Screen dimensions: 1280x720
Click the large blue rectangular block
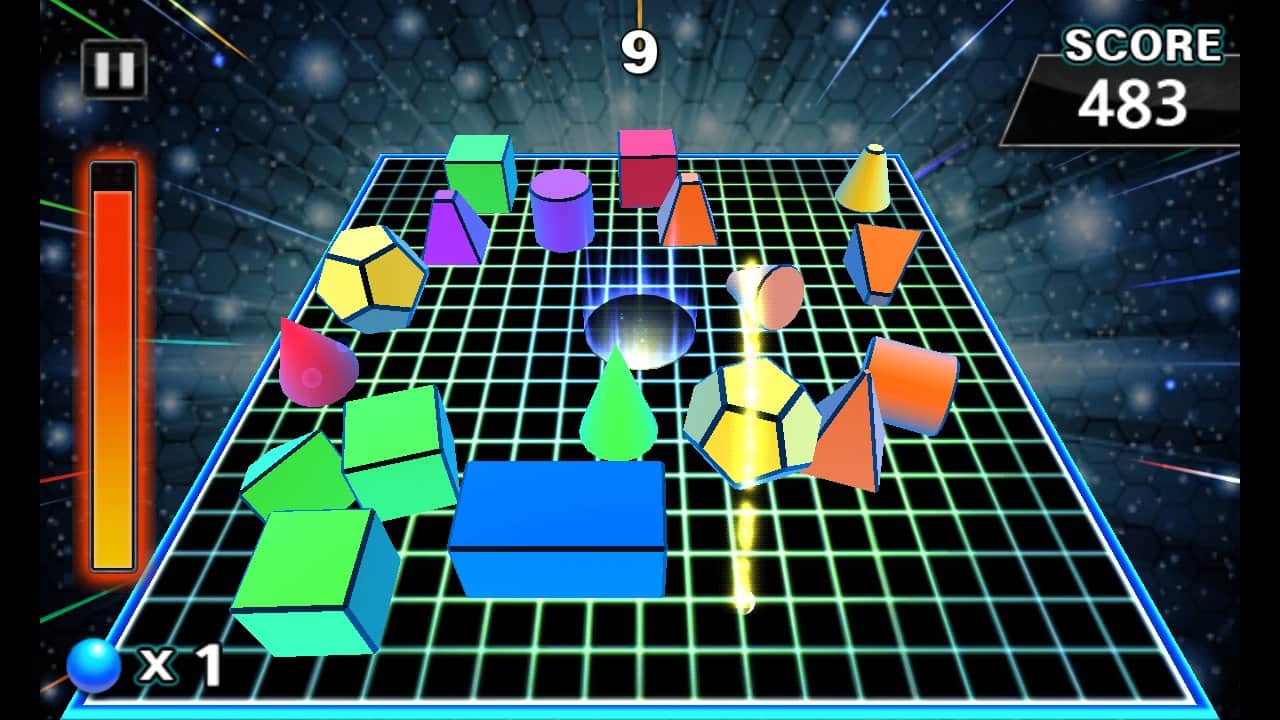(x=560, y=530)
